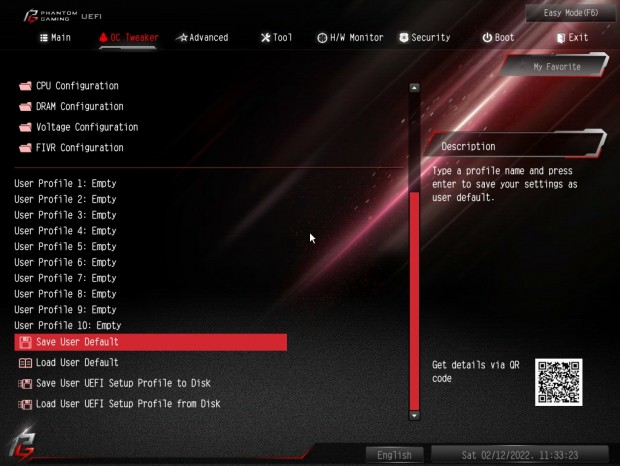Open CPU Configuration folder

[77, 86]
